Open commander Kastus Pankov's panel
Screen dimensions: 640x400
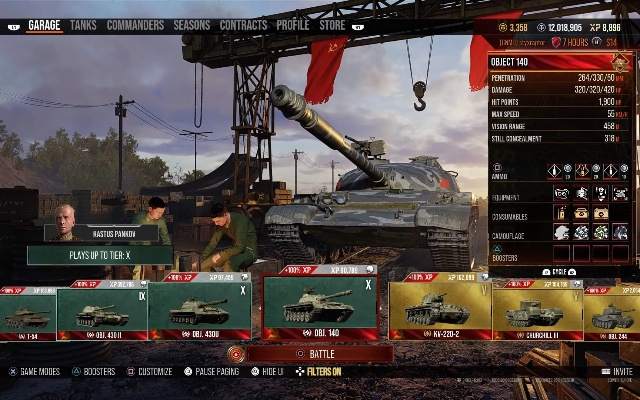click(100, 233)
